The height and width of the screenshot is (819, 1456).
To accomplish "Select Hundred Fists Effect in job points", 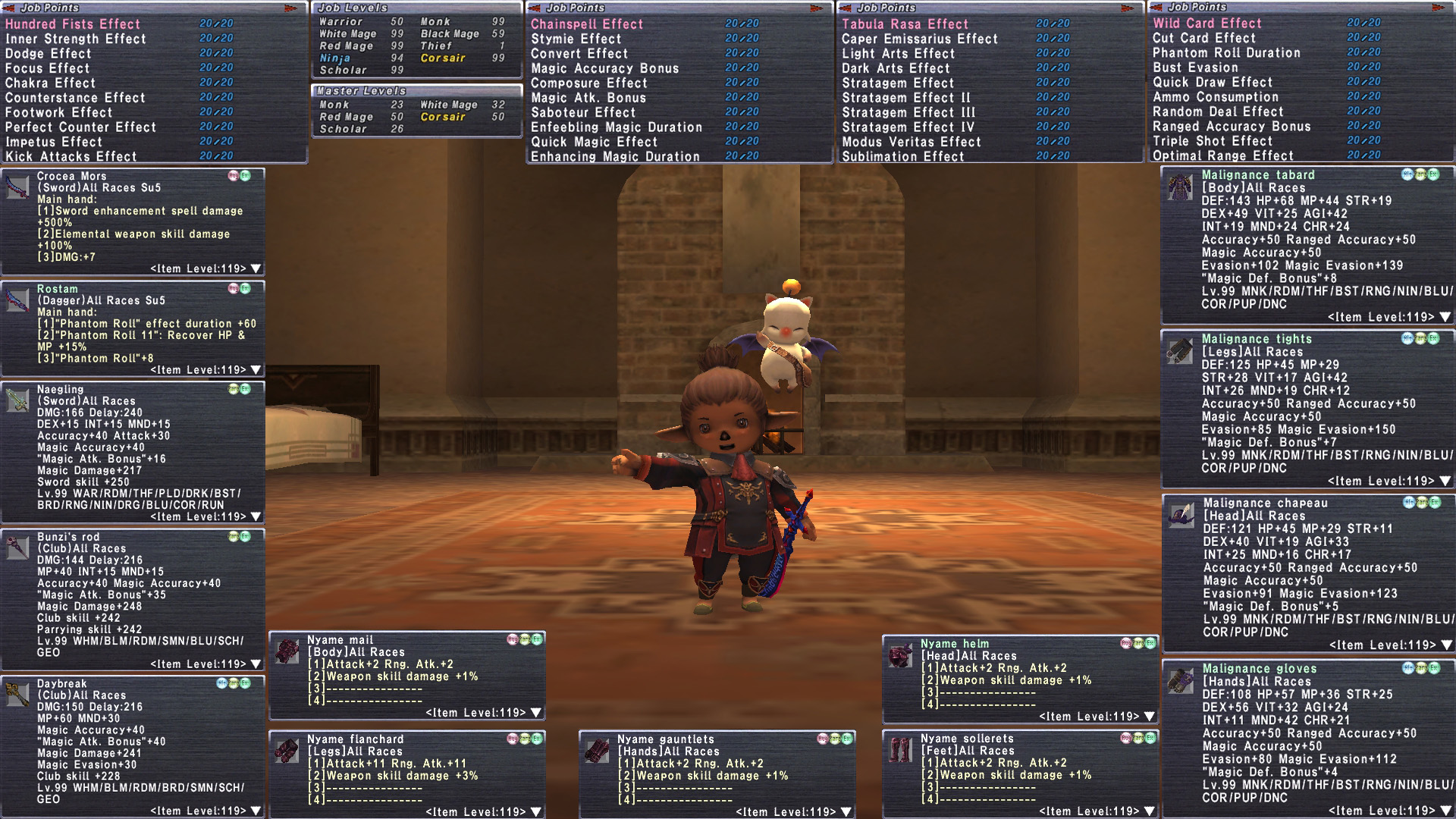I will pyautogui.click(x=73, y=24).
